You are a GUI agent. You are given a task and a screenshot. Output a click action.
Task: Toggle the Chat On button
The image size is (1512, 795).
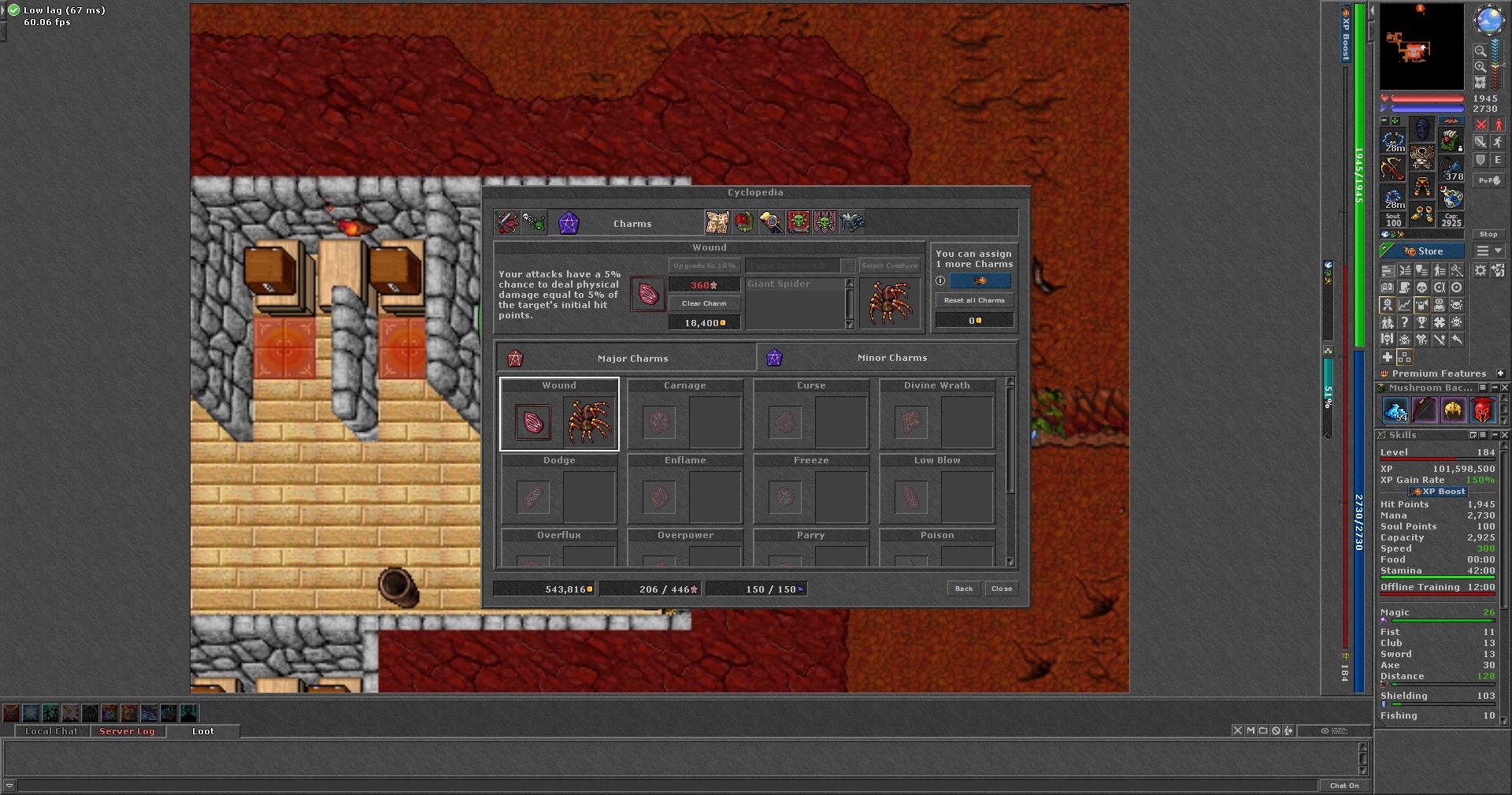pos(1344,786)
